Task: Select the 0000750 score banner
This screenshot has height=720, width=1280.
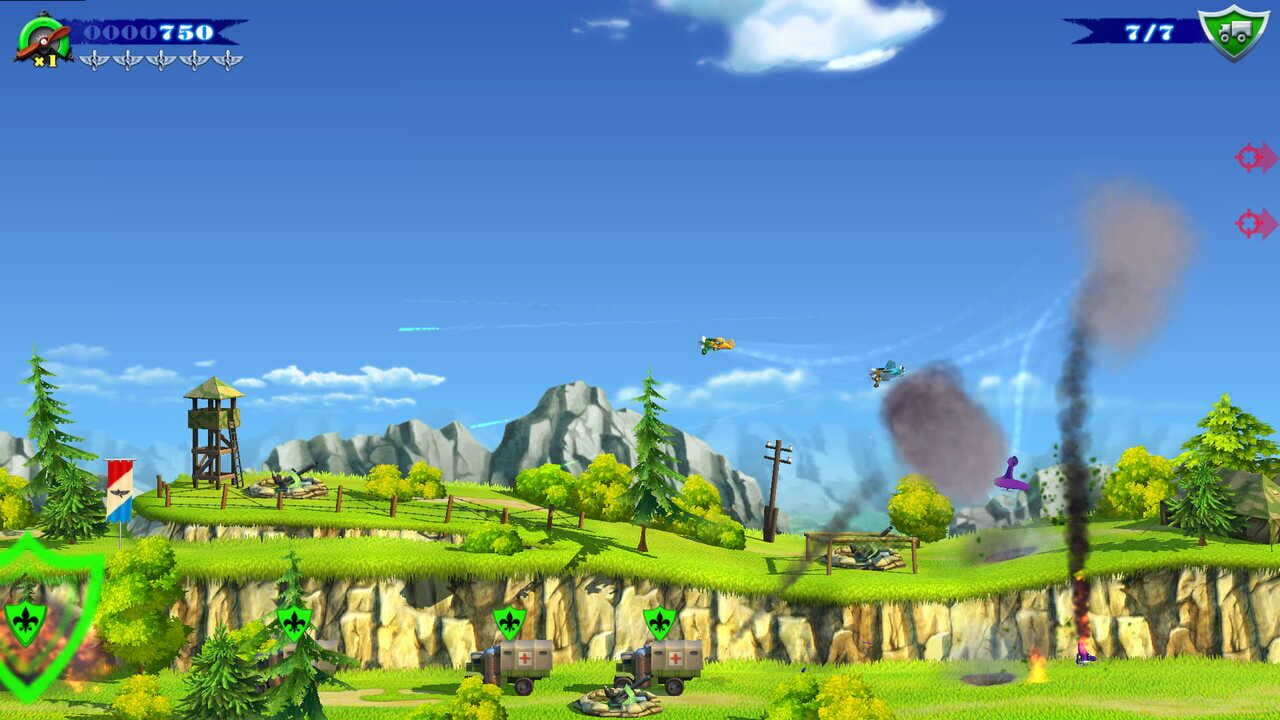Action: pyautogui.click(x=148, y=33)
